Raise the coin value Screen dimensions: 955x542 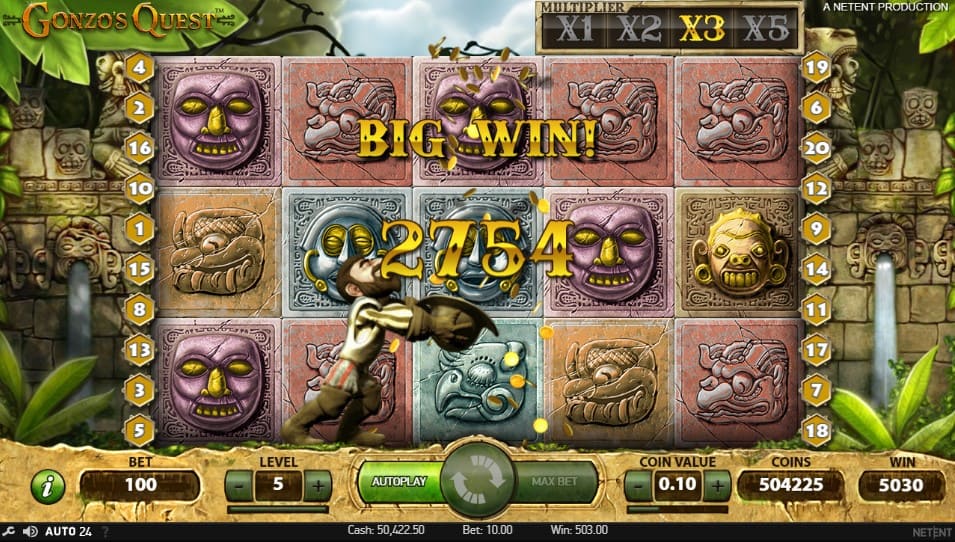pyautogui.click(x=716, y=486)
